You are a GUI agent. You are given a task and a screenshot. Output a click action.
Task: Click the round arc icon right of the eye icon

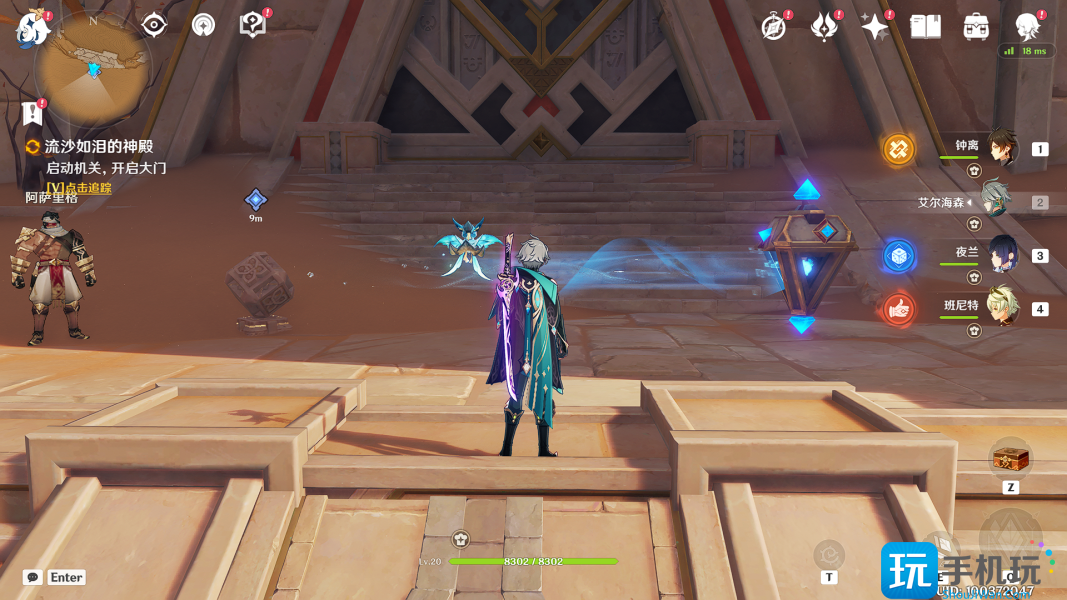pyautogui.click(x=203, y=25)
